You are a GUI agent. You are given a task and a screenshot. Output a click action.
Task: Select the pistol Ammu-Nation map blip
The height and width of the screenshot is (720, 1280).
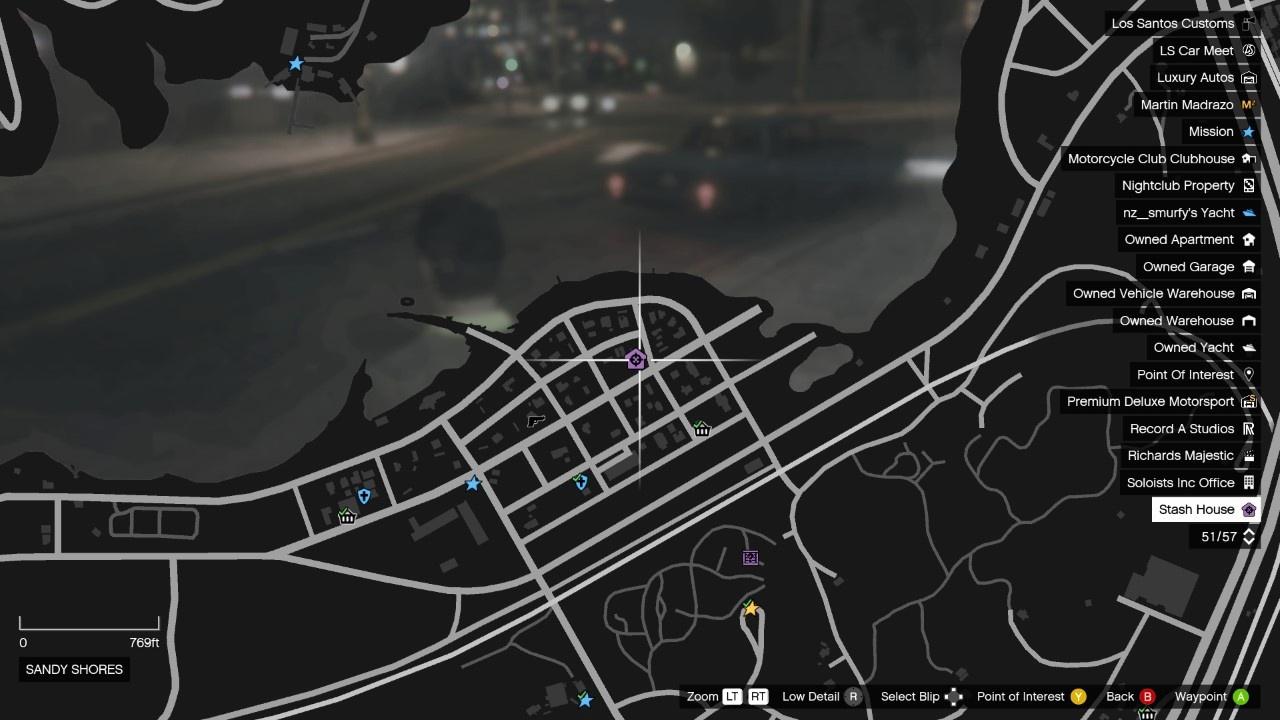(536, 421)
